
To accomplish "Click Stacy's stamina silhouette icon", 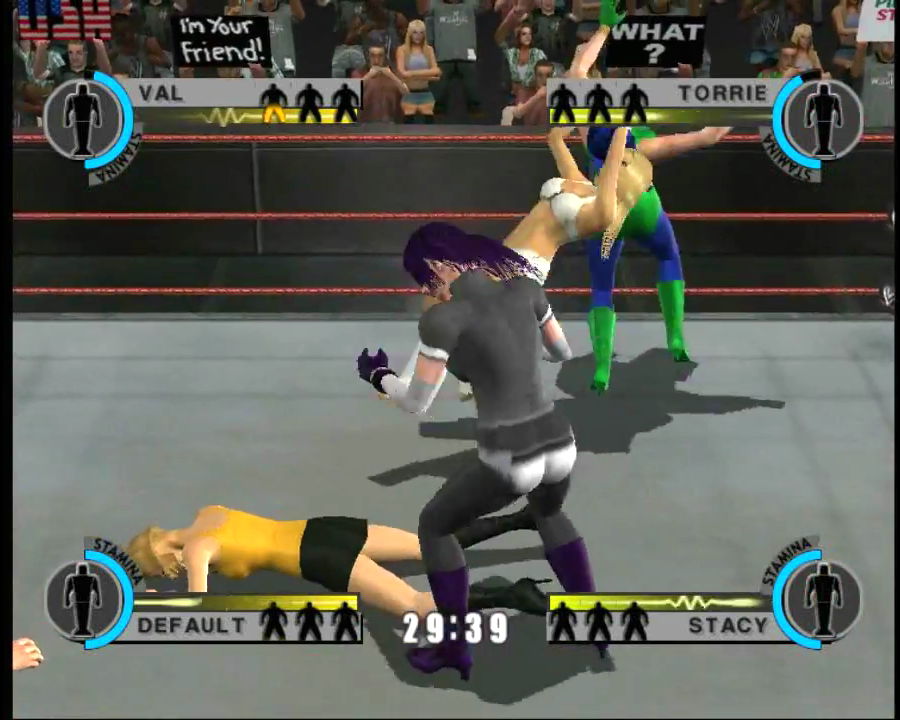I will 822,598.
